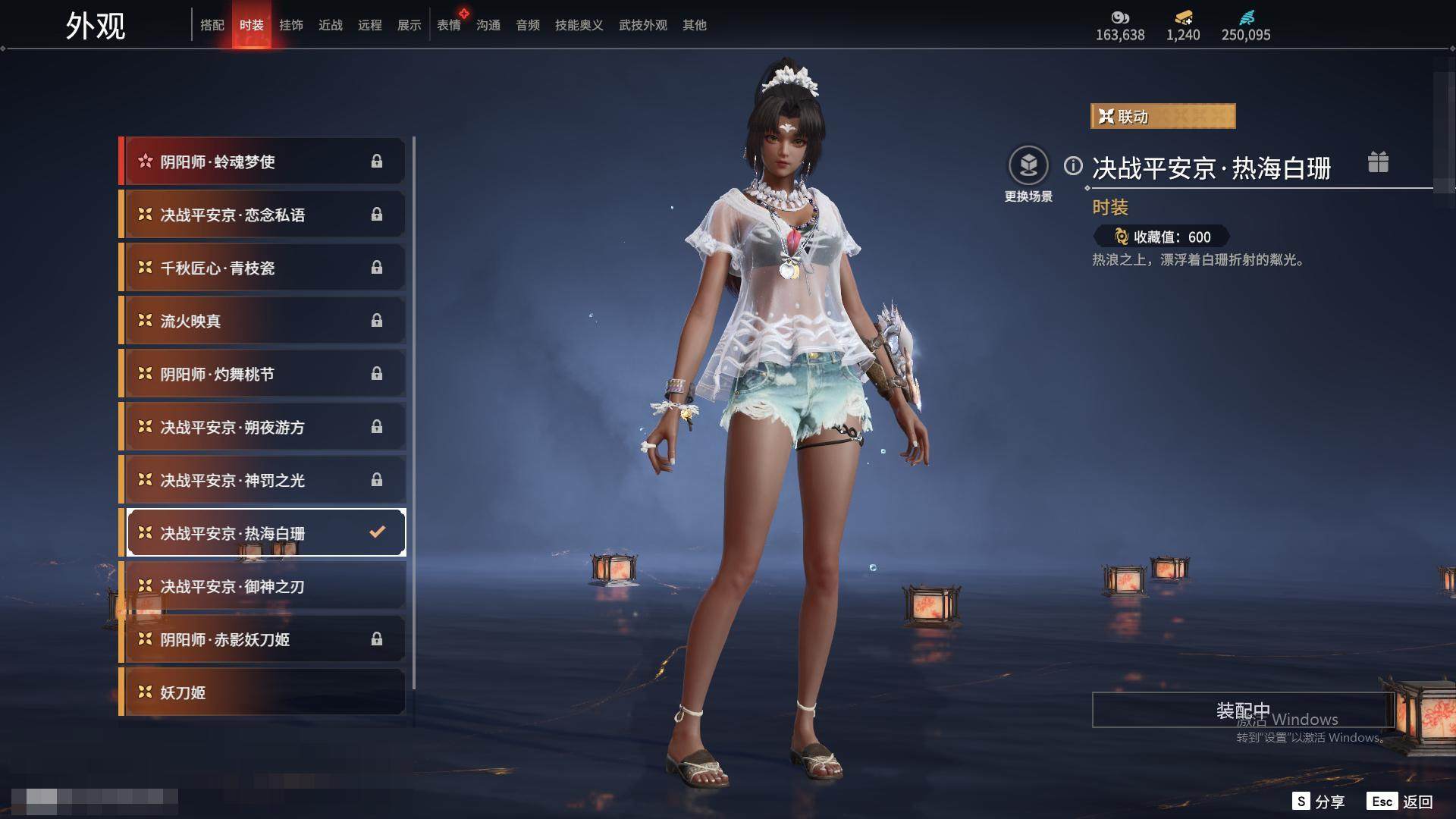Switch to the 搭配 tab
The image size is (1456, 819).
coord(212,25)
